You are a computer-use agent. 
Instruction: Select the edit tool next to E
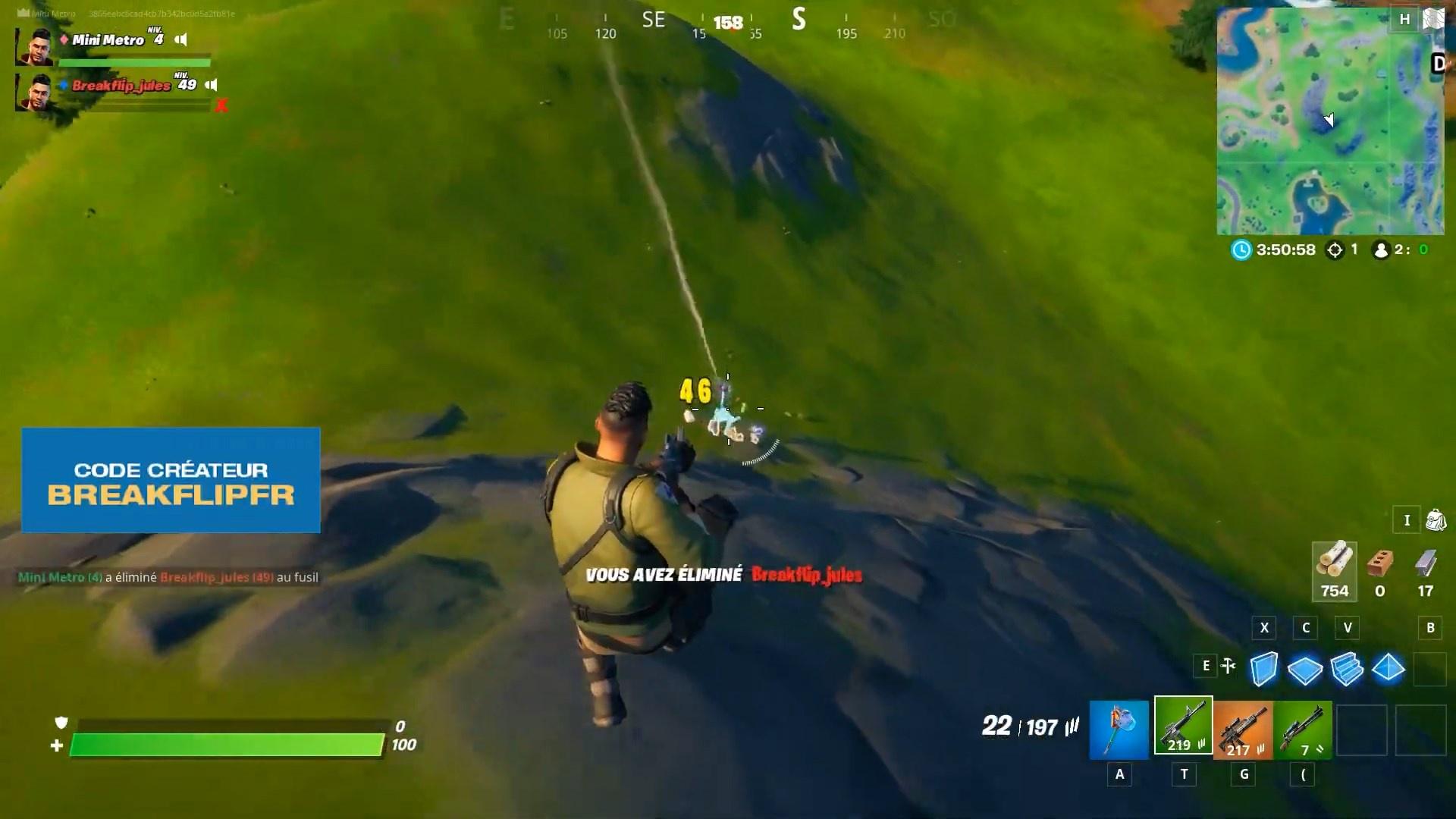[1229, 666]
